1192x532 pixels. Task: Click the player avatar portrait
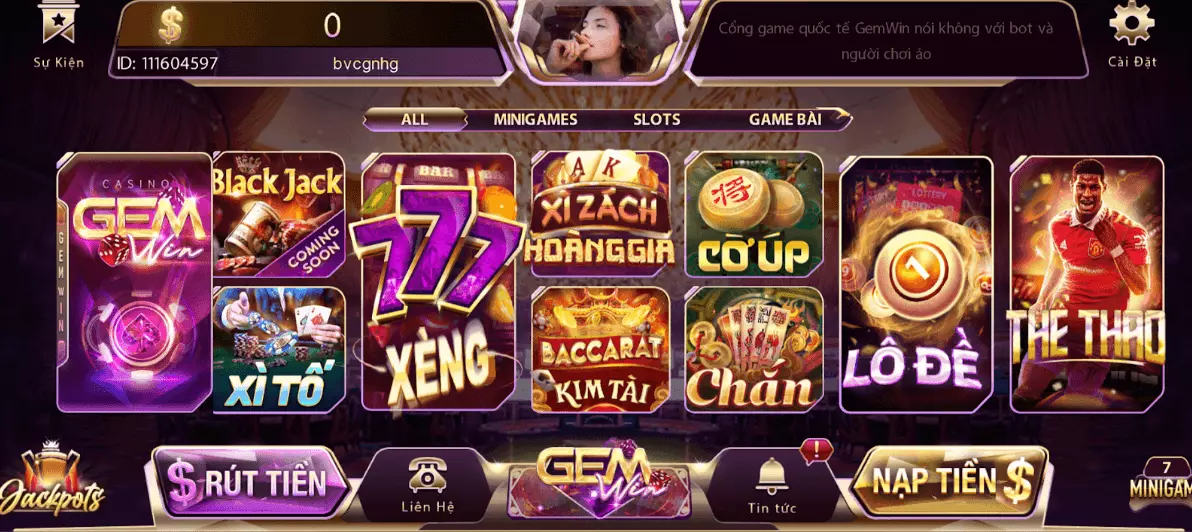pyautogui.click(x=596, y=38)
